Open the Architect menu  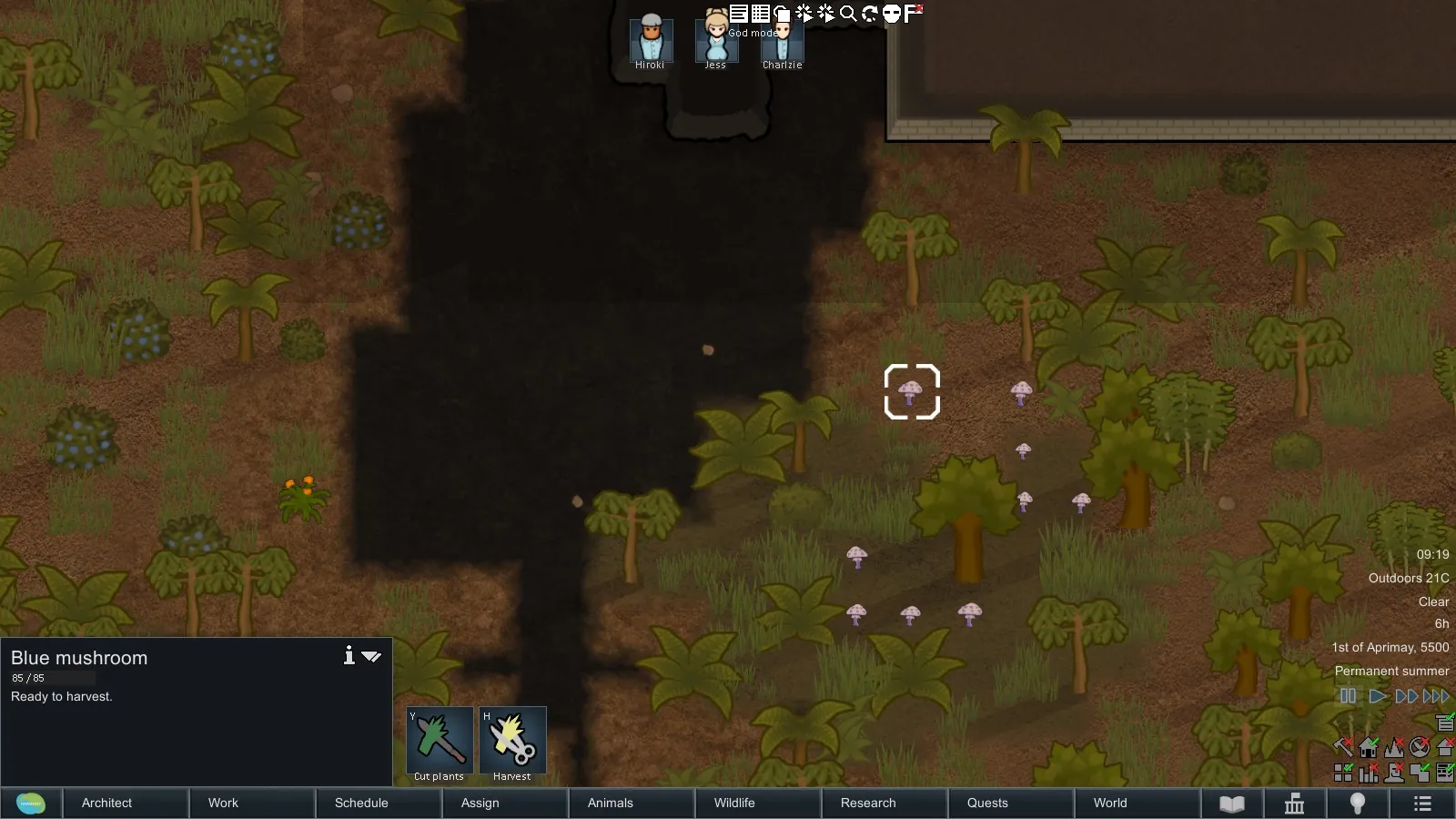pos(106,803)
